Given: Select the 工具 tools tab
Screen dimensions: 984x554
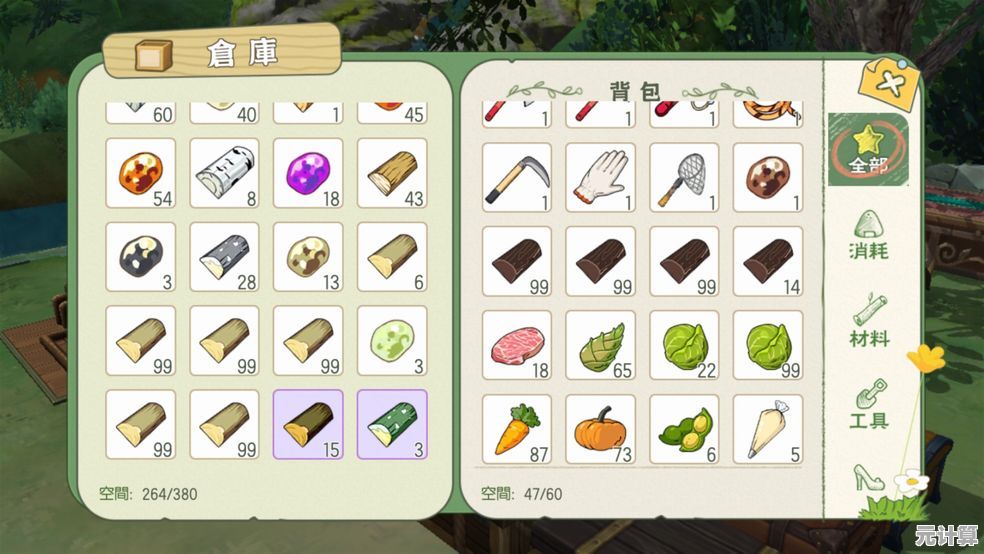Looking at the screenshot, I should pyautogui.click(x=868, y=405).
